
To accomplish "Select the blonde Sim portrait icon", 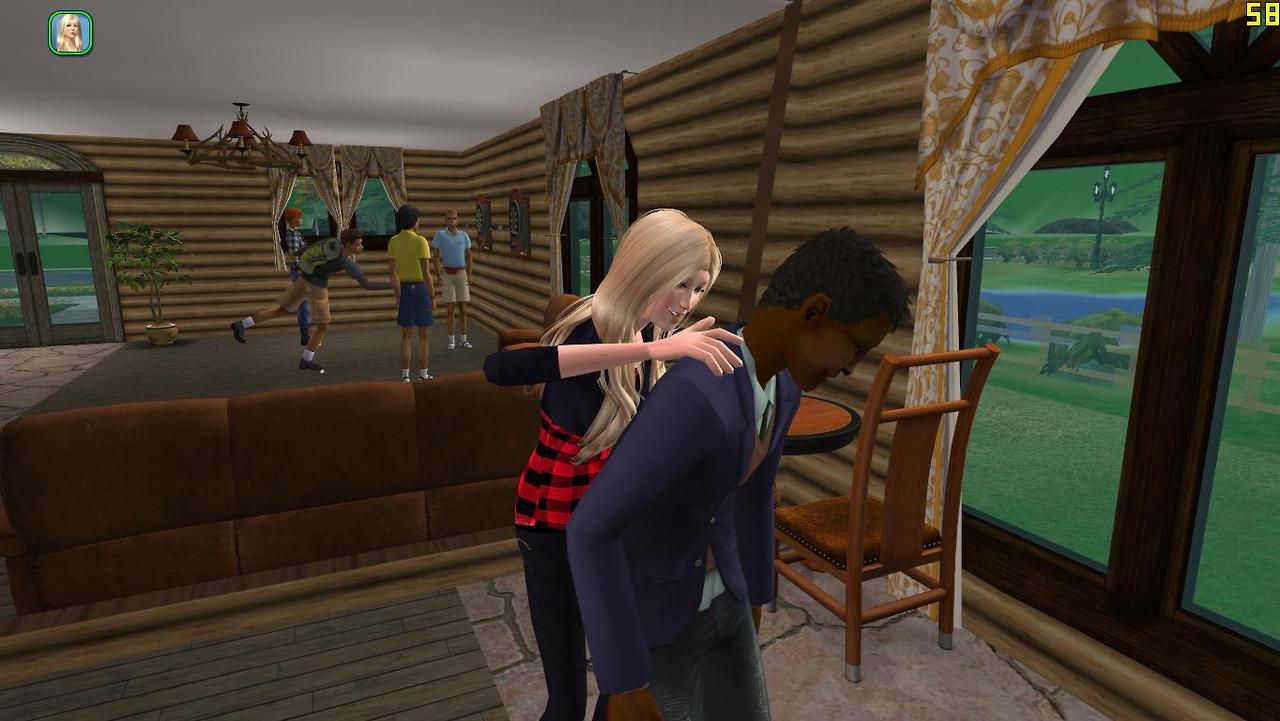I will click(70, 33).
